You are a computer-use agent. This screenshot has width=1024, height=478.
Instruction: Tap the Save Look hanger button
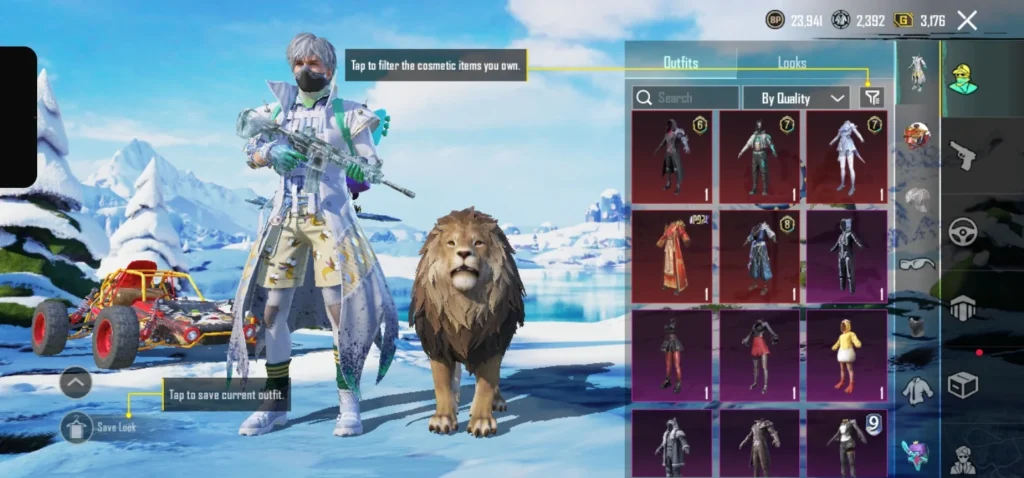click(77, 427)
